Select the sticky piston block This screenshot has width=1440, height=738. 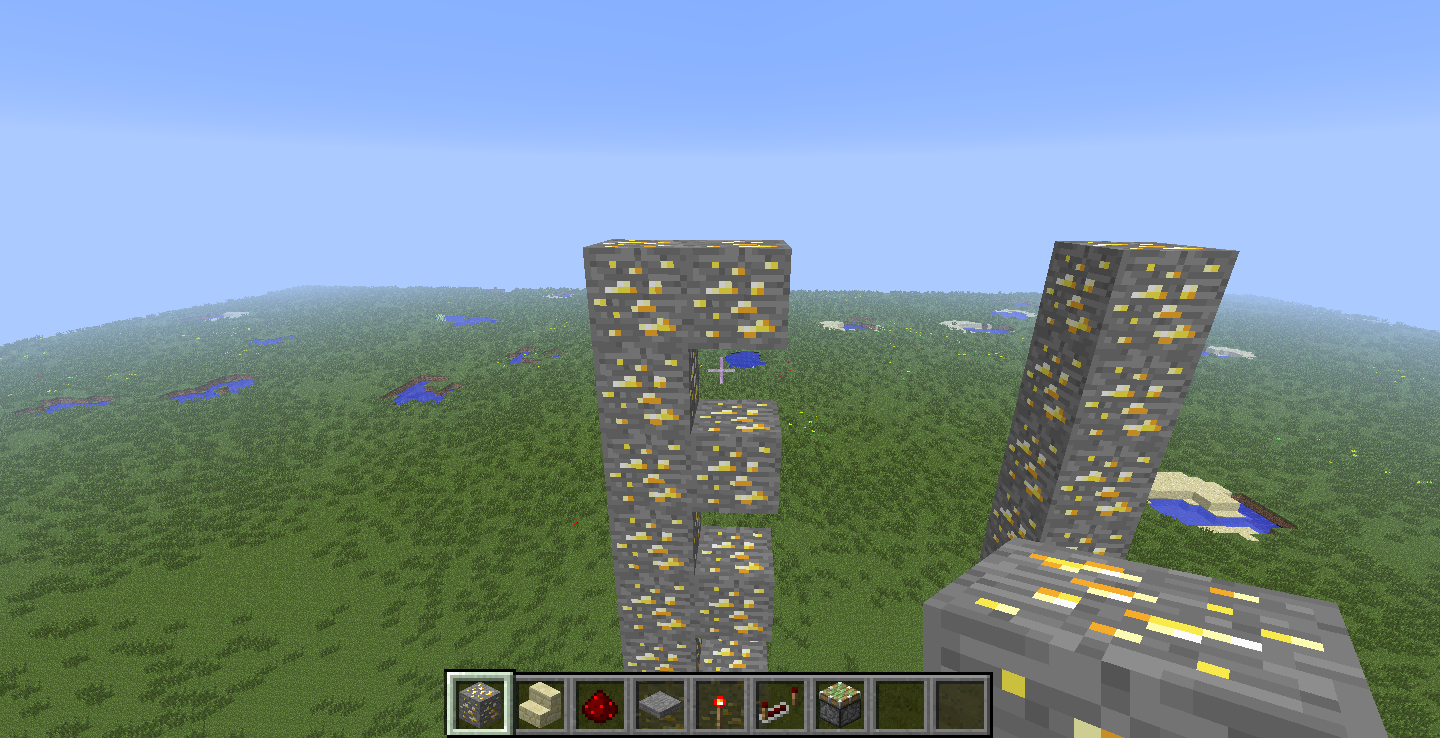coord(842,705)
